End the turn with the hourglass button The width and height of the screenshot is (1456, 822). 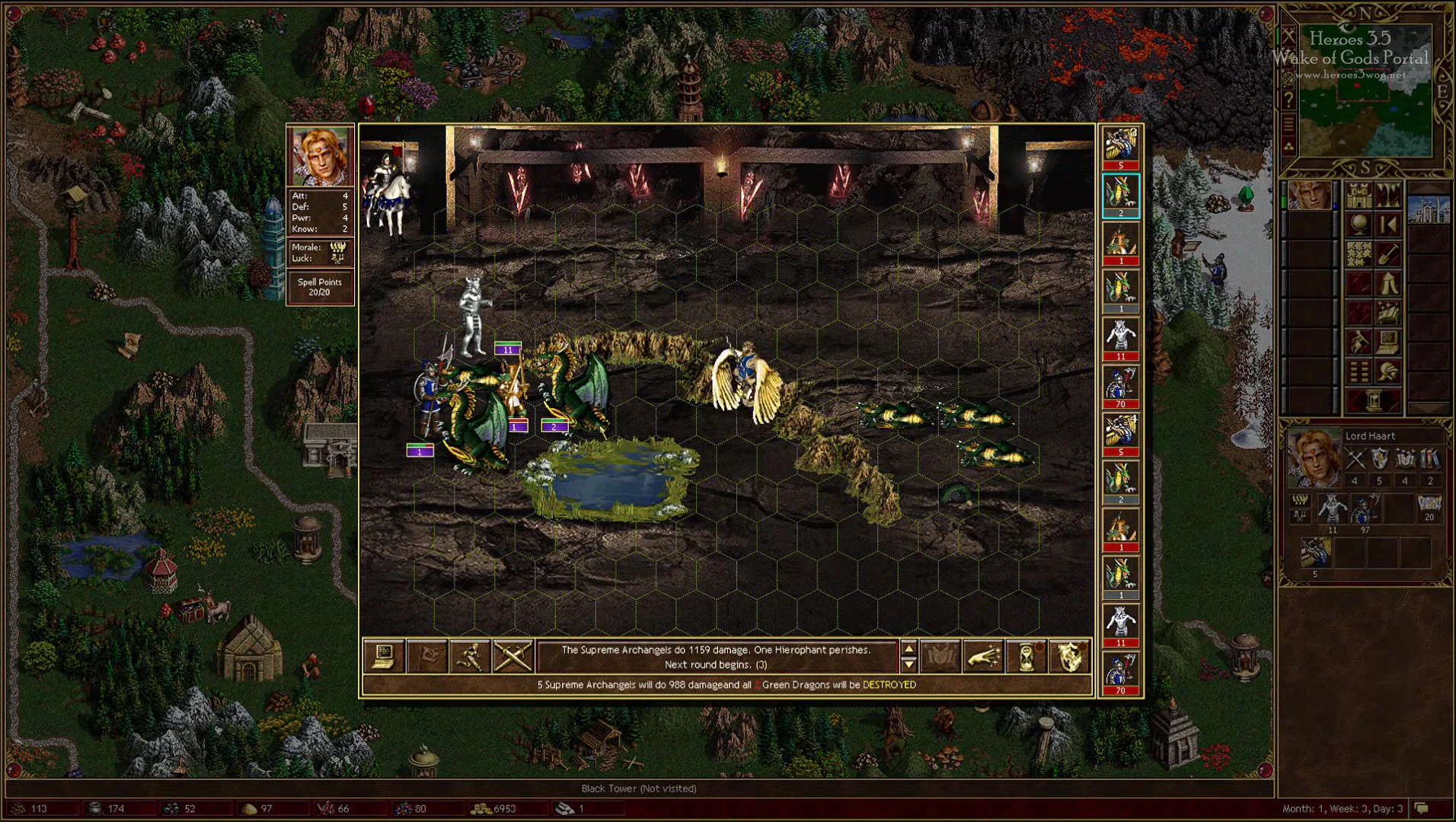click(1373, 399)
